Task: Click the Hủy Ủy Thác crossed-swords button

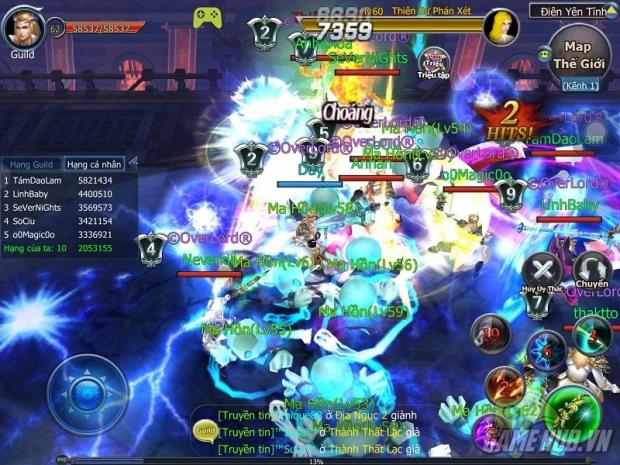Action: pyautogui.click(x=543, y=270)
